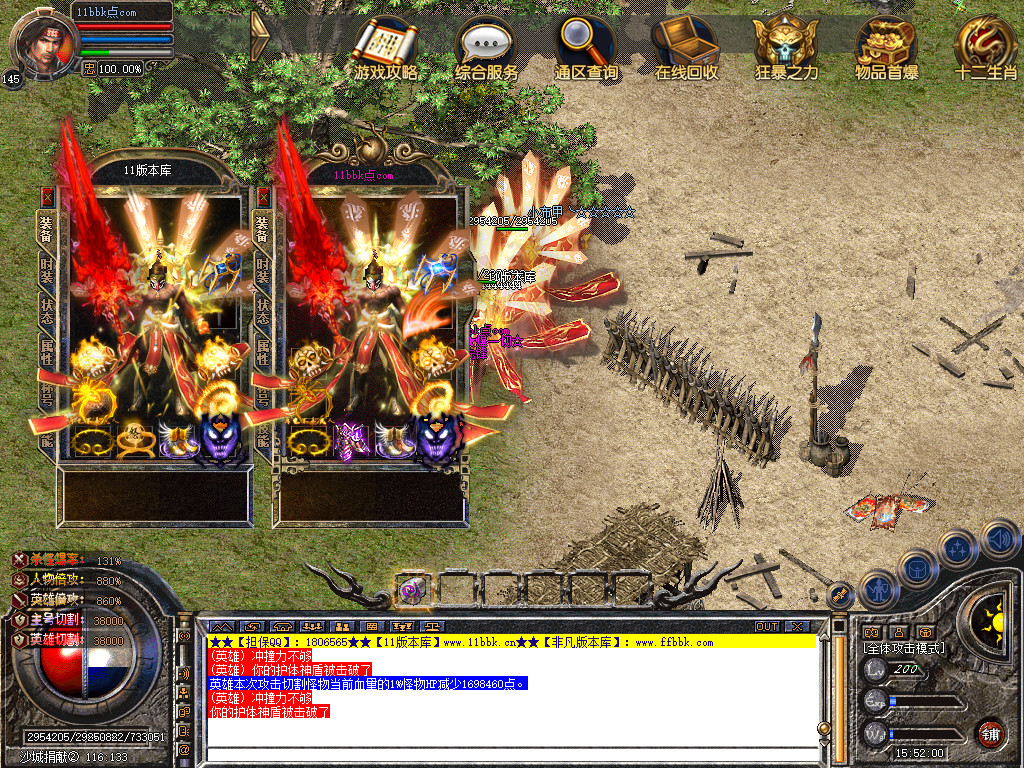1024x768 pixels.
Task: Click the OUT button on chat bar
Action: (767, 626)
